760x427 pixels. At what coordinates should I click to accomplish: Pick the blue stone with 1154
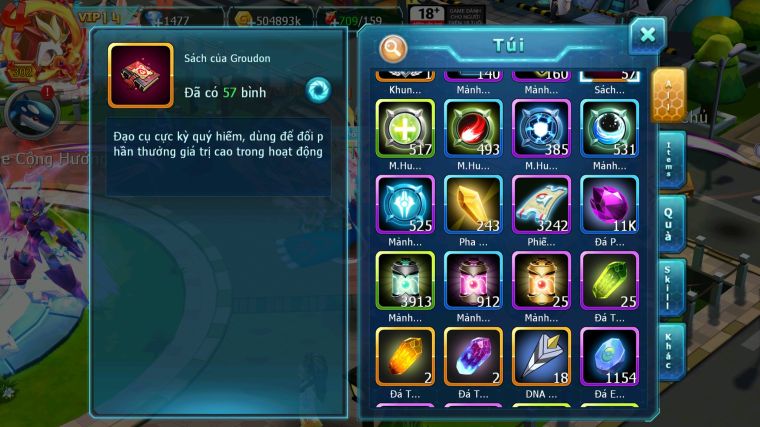point(608,356)
